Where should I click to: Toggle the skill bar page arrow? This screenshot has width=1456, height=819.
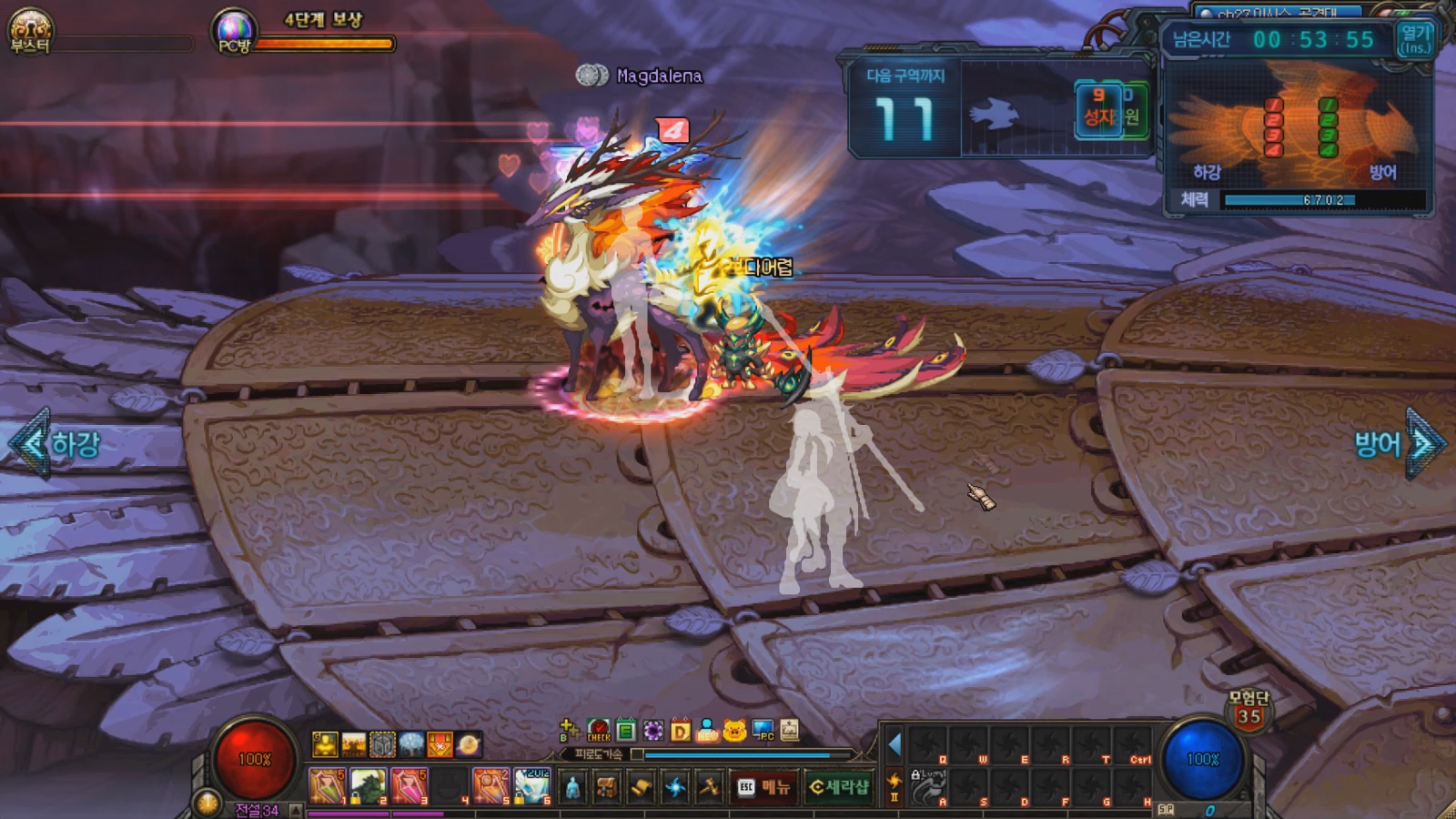click(x=895, y=745)
